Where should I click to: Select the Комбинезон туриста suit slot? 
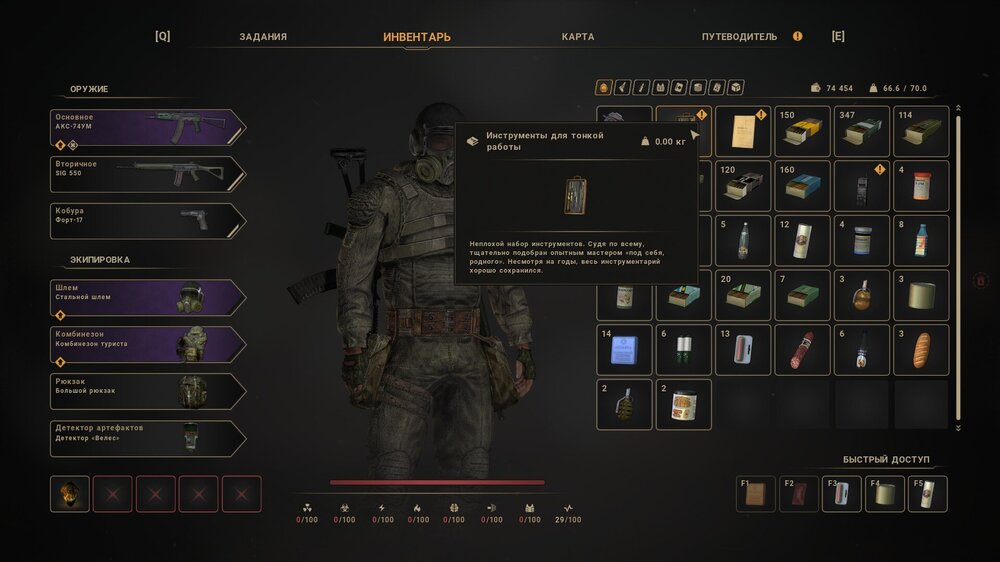[148, 344]
